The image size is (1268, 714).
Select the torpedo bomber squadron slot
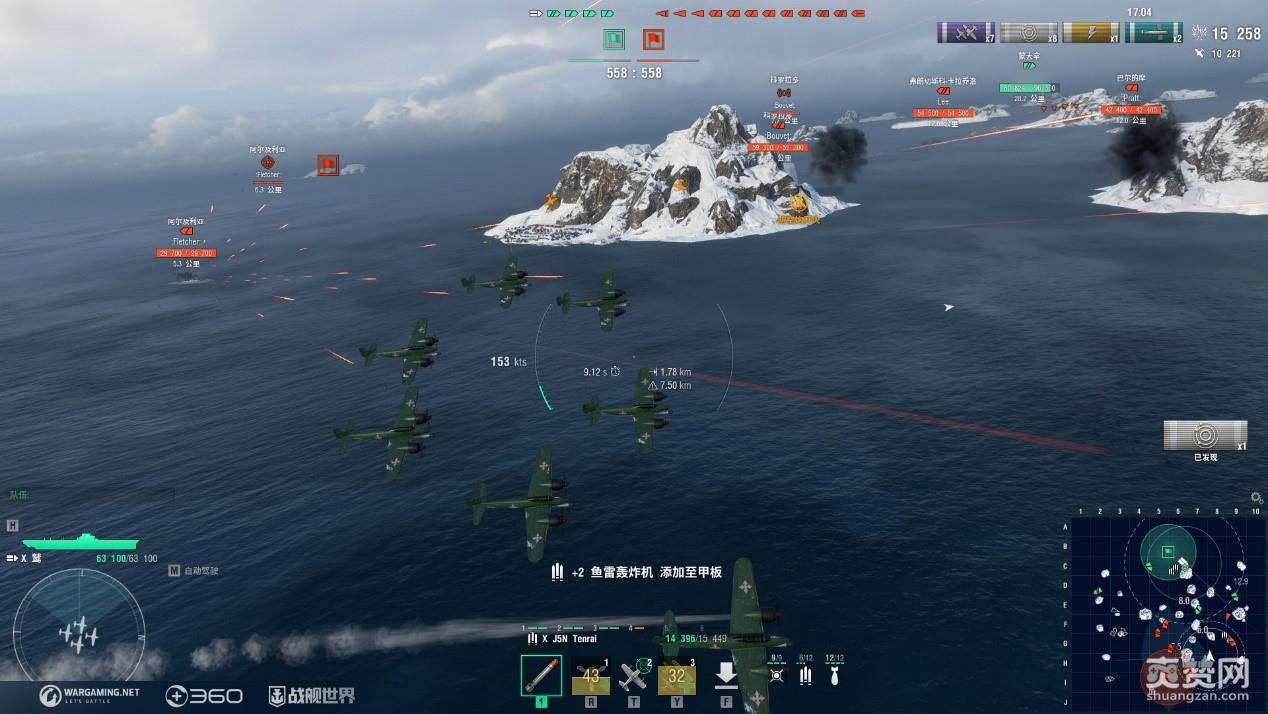pos(541,676)
